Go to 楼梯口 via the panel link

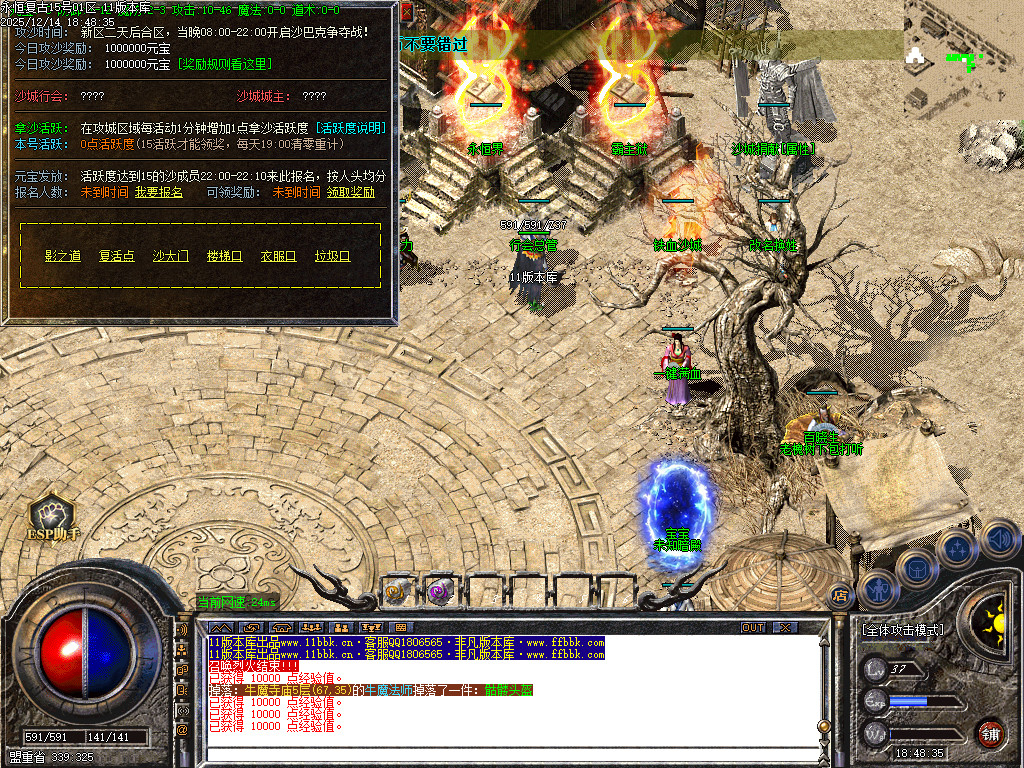tap(224, 256)
